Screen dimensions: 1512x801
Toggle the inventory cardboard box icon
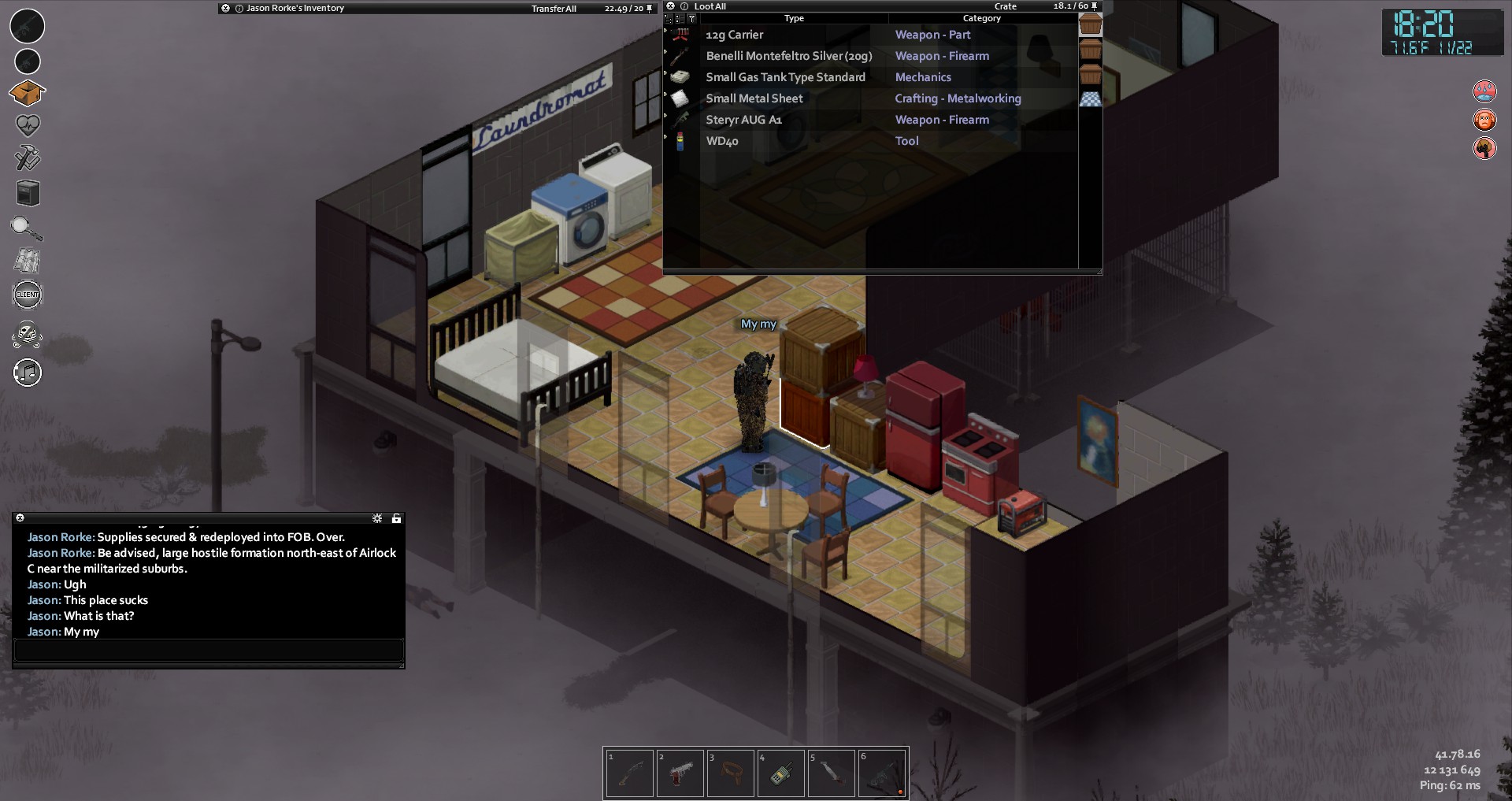(28, 93)
